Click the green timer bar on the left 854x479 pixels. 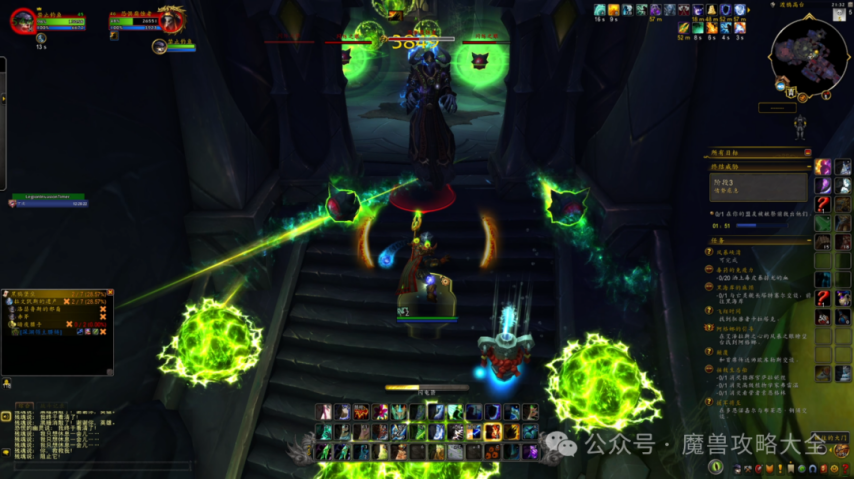pos(48,198)
